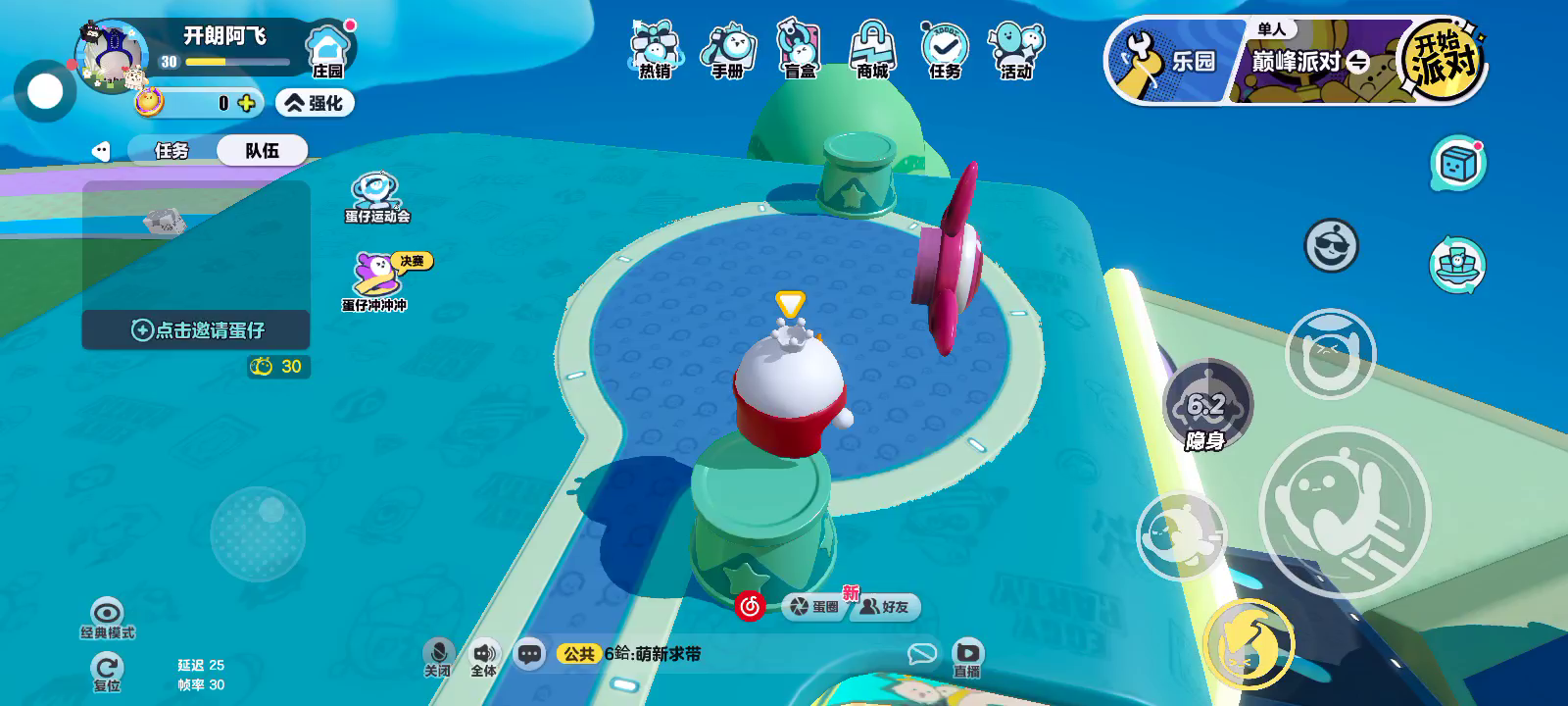Switch the 巅峰派对 game mode selector
1568x706 pixels.
[x=1309, y=62]
